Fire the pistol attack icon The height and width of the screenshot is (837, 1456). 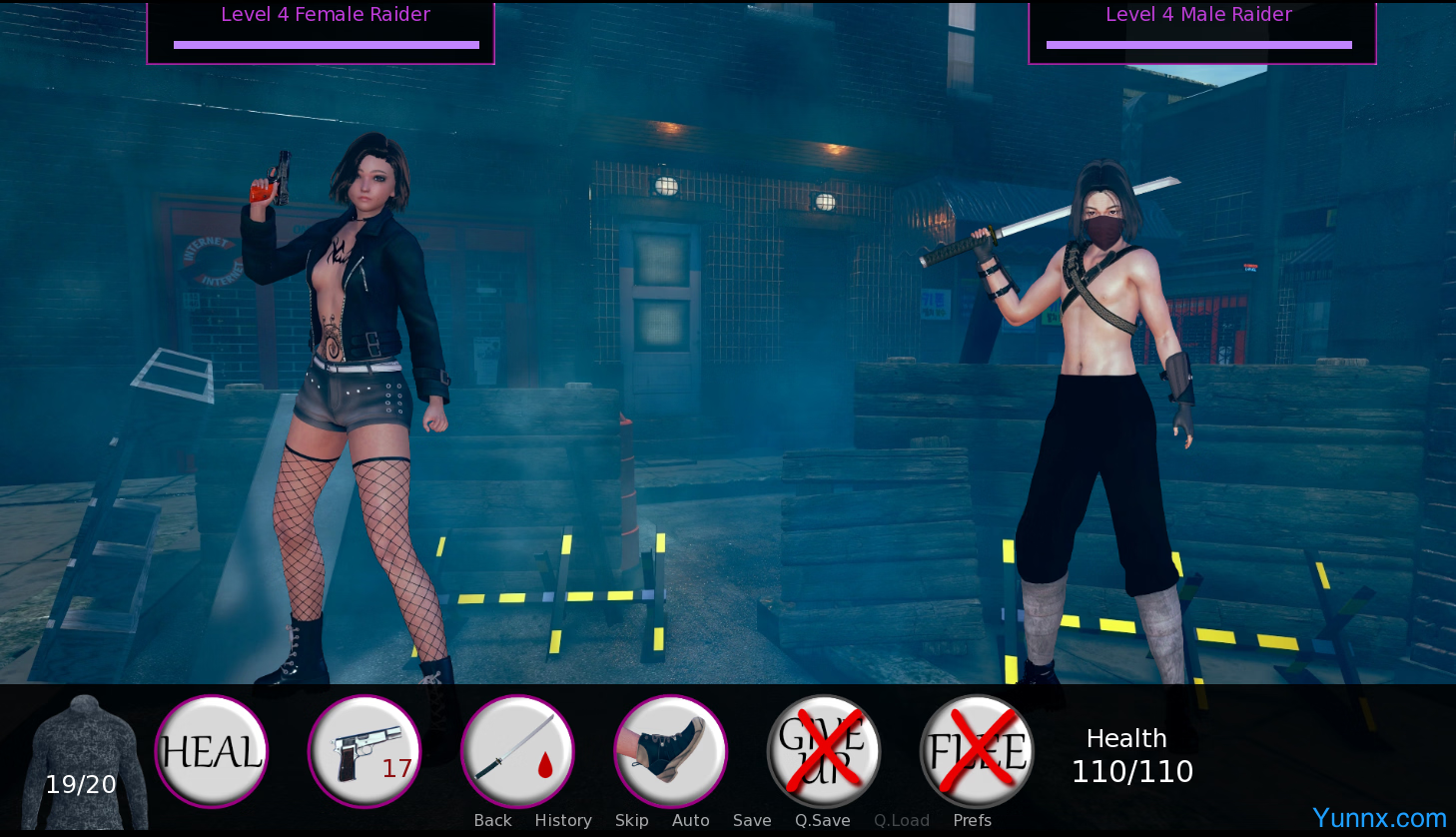click(x=364, y=751)
